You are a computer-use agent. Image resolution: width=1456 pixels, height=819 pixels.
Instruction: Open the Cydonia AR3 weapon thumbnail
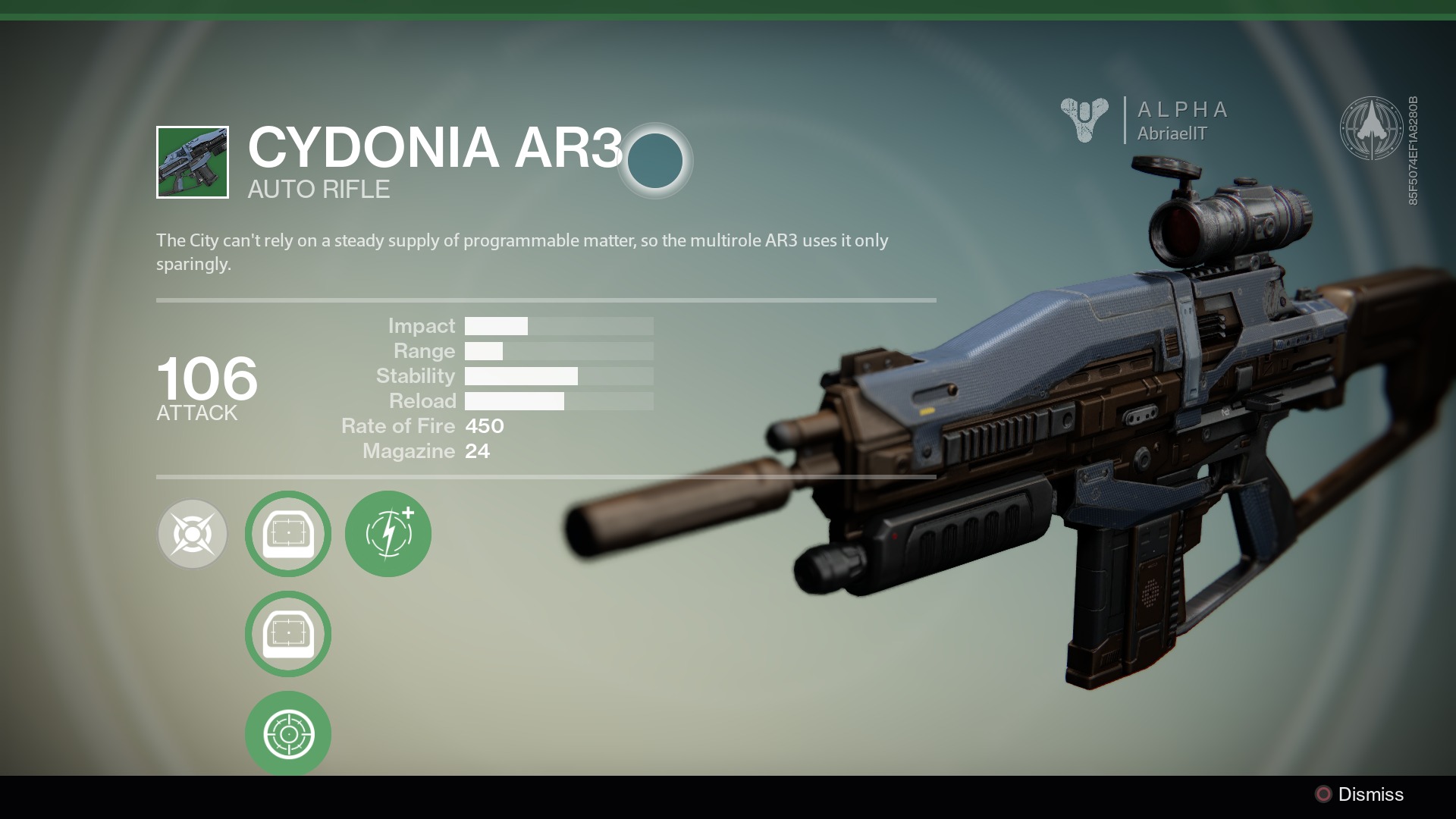[x=193, y=162]
